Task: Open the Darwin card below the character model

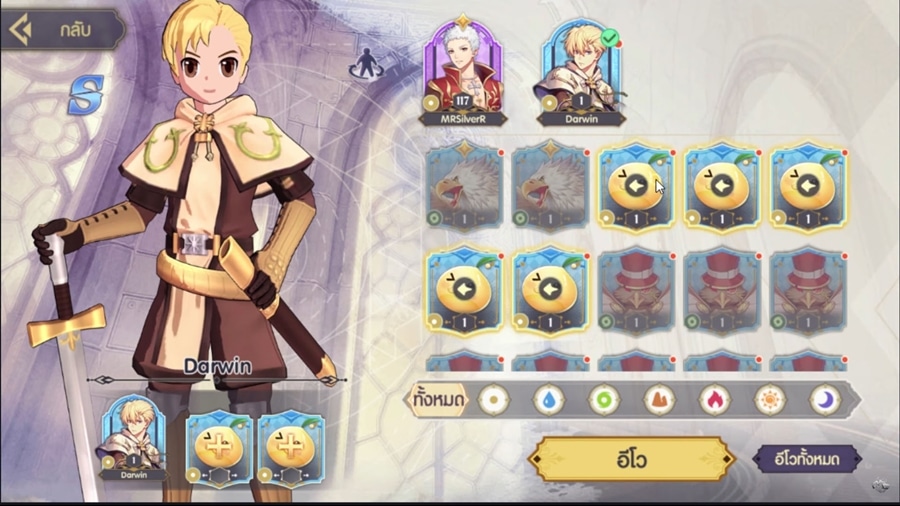Action: tap(133, 438)
